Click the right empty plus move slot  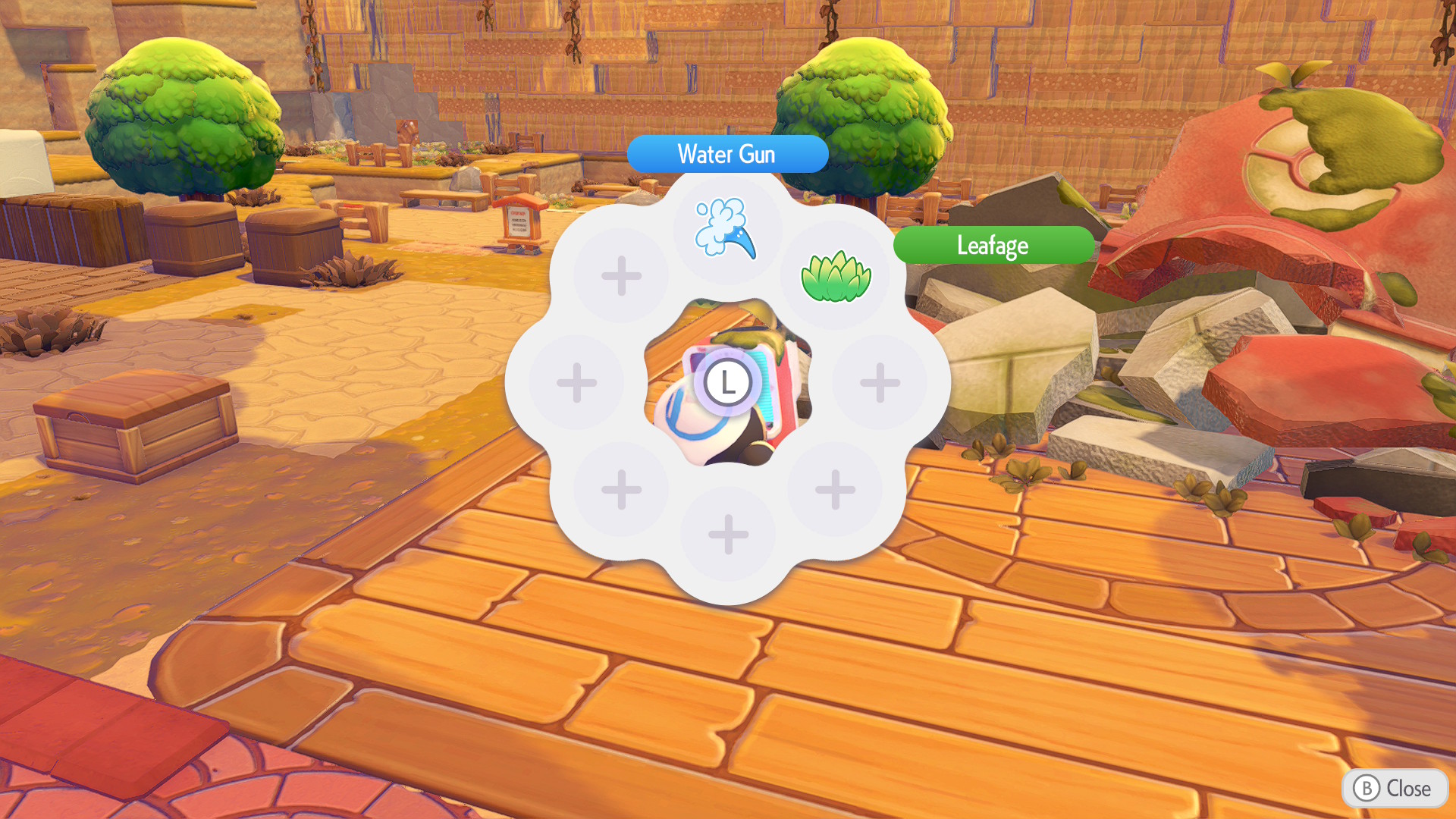(880, 382)
